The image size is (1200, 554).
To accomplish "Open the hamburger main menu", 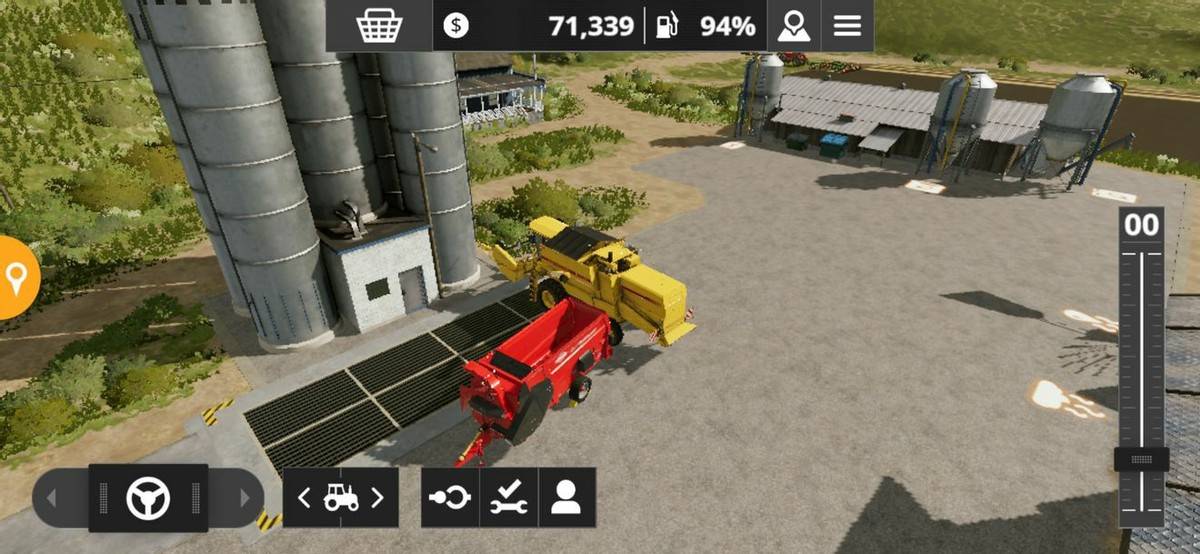I will pos(847,26).
